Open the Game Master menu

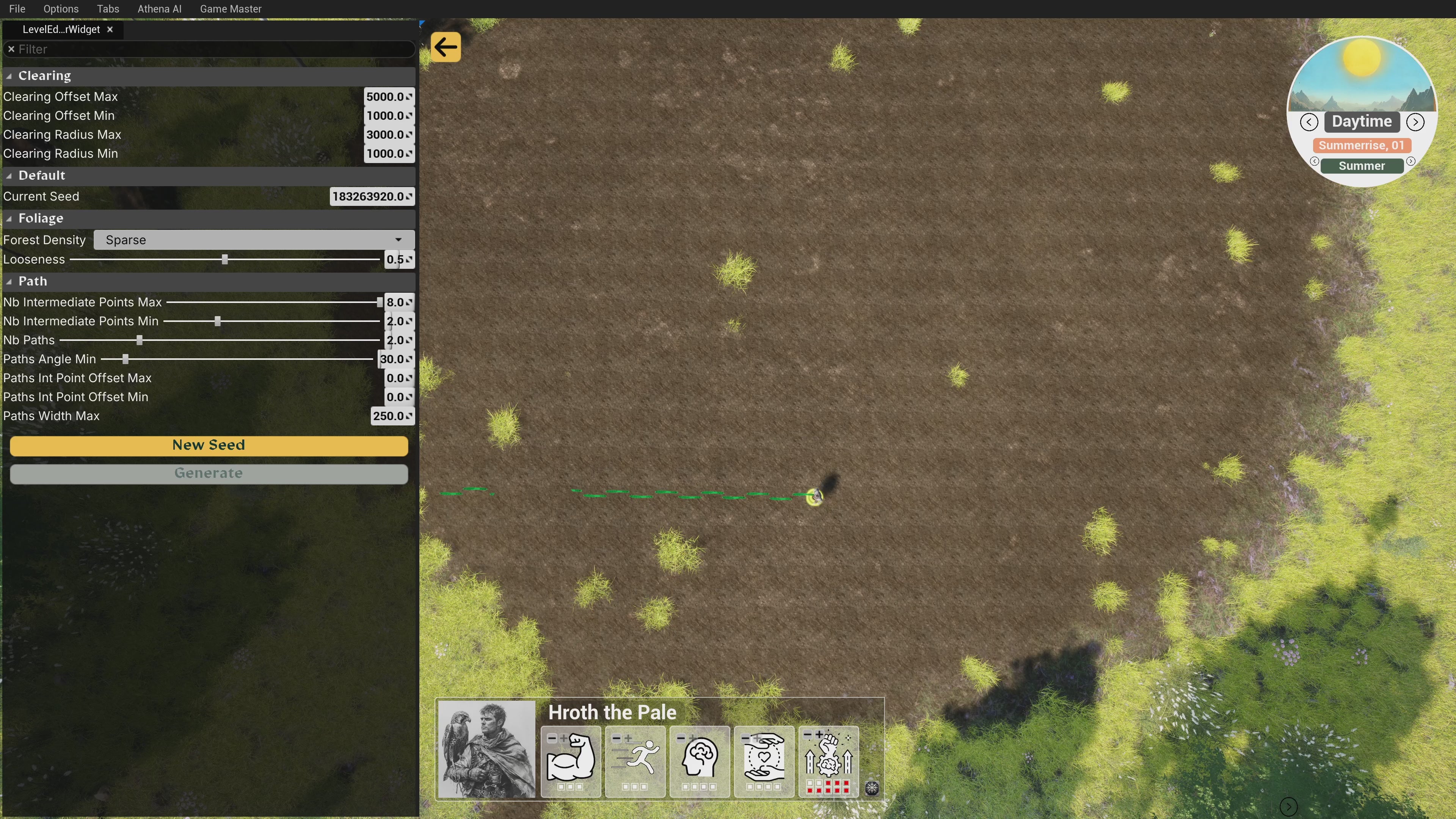pyautogui.click(x=231, y=9)
